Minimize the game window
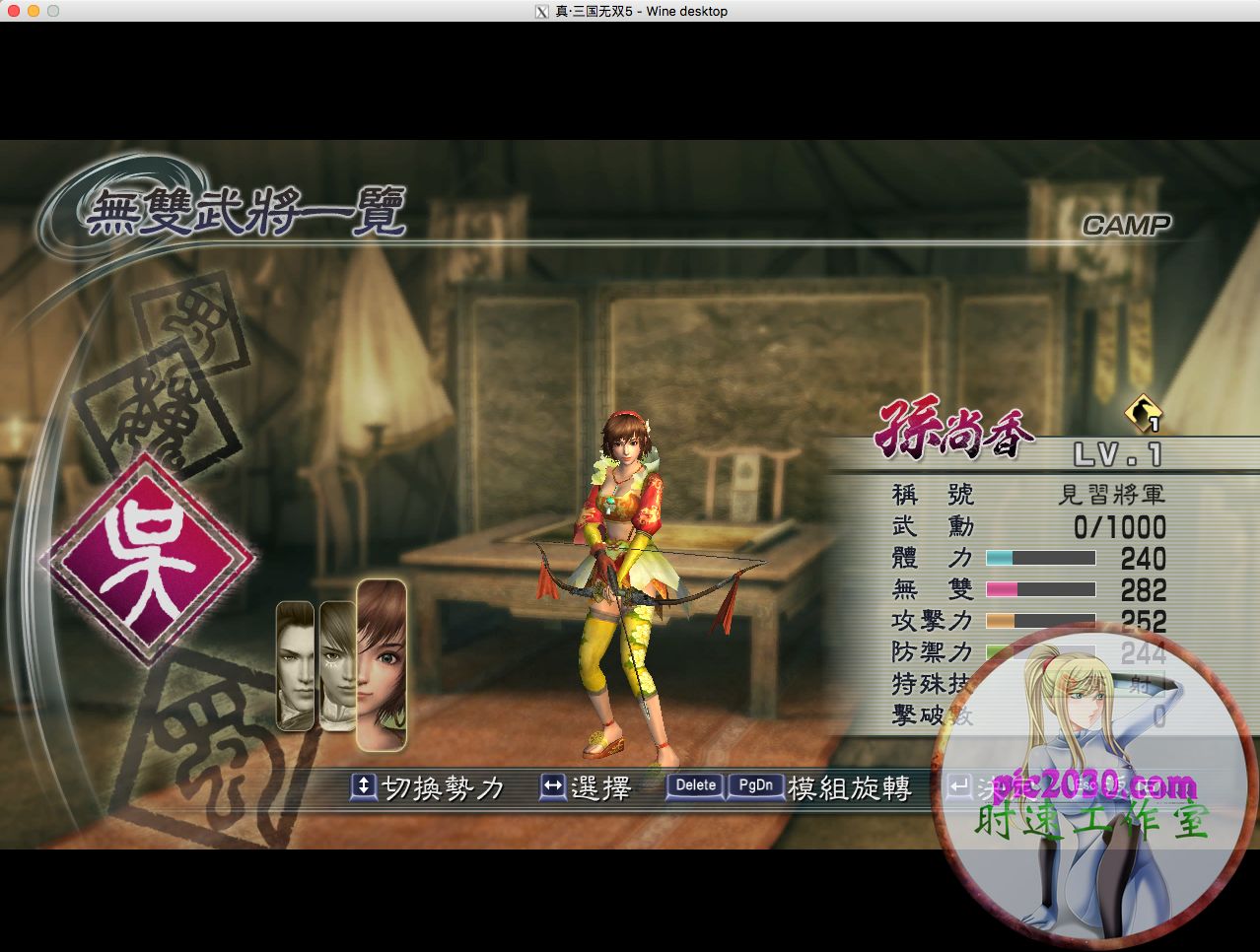This screenshot has height=952, width=1260. (x=33, y=11)
